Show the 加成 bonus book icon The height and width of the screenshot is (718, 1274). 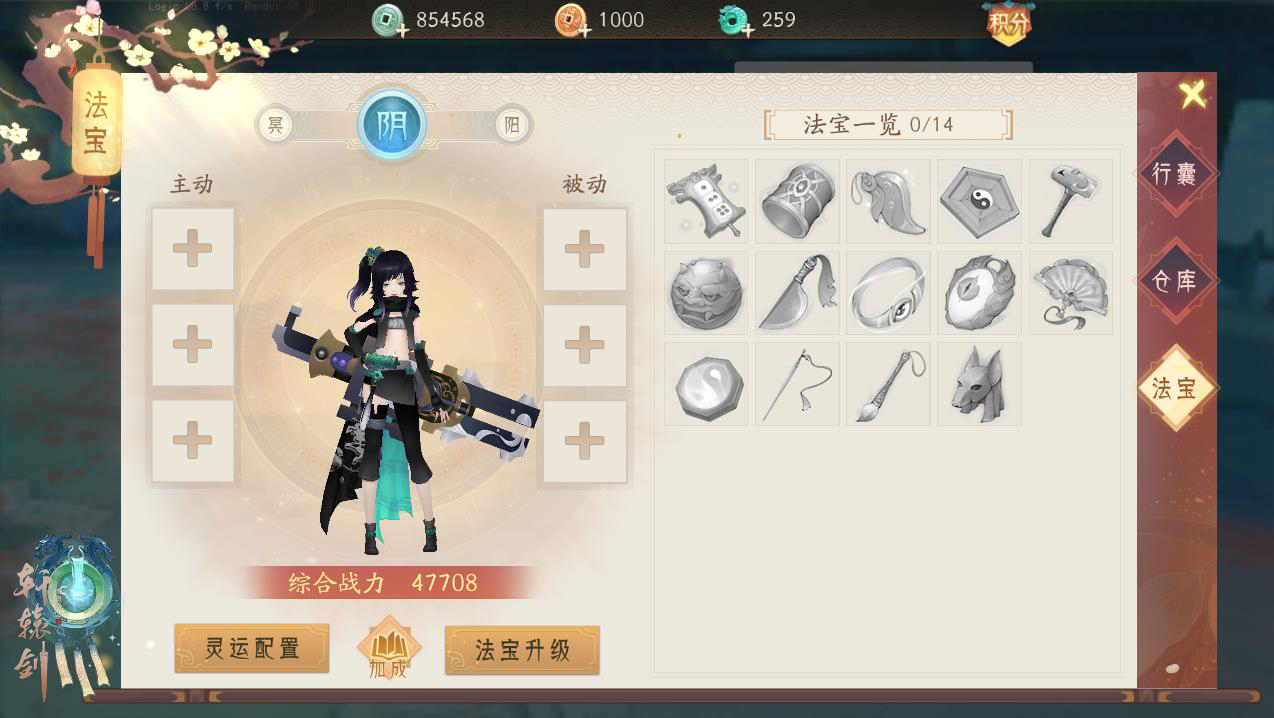click(388, 650)
